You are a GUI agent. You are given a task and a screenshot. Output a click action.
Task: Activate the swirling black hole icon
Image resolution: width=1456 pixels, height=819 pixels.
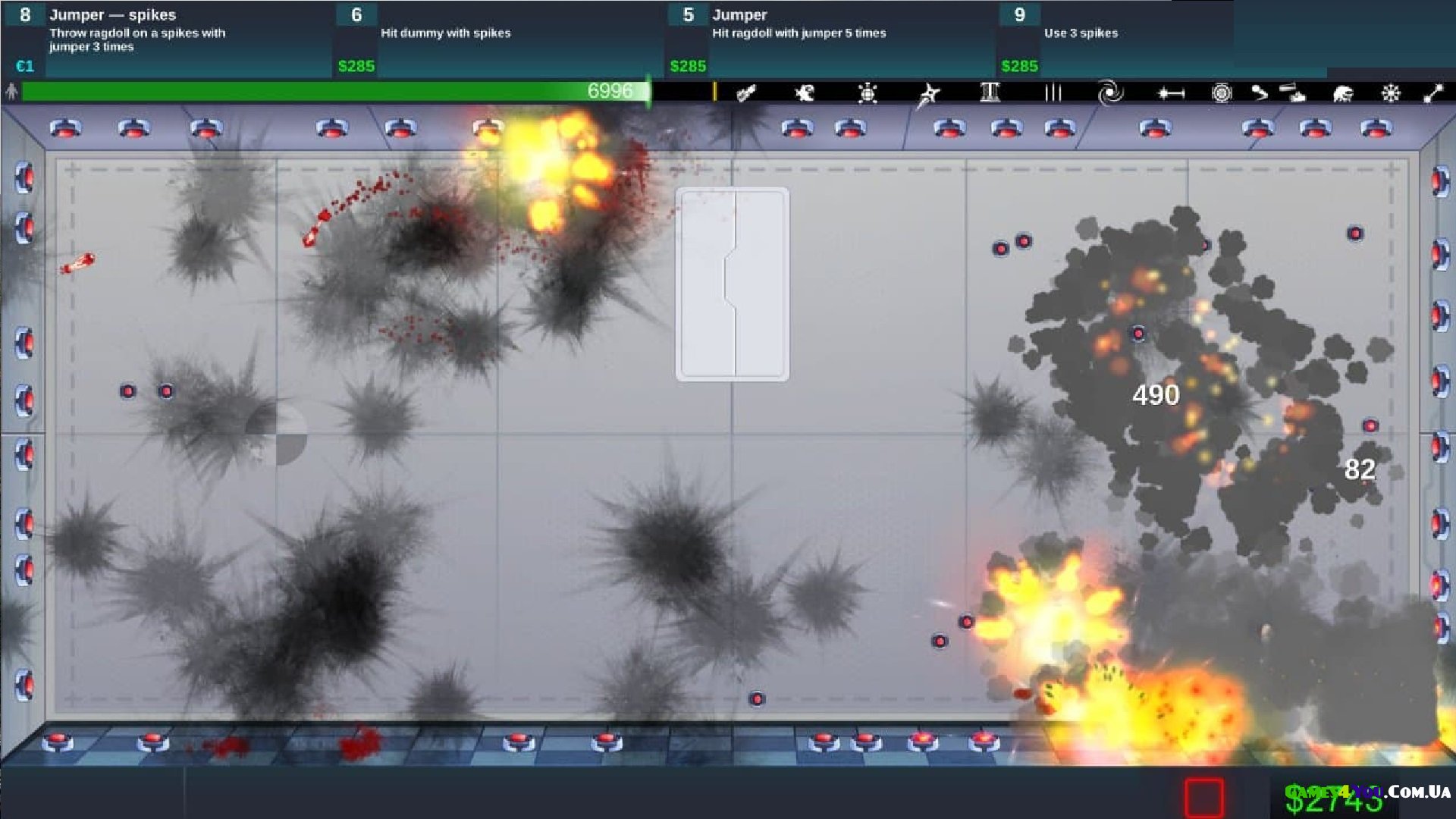point(1110,93)
